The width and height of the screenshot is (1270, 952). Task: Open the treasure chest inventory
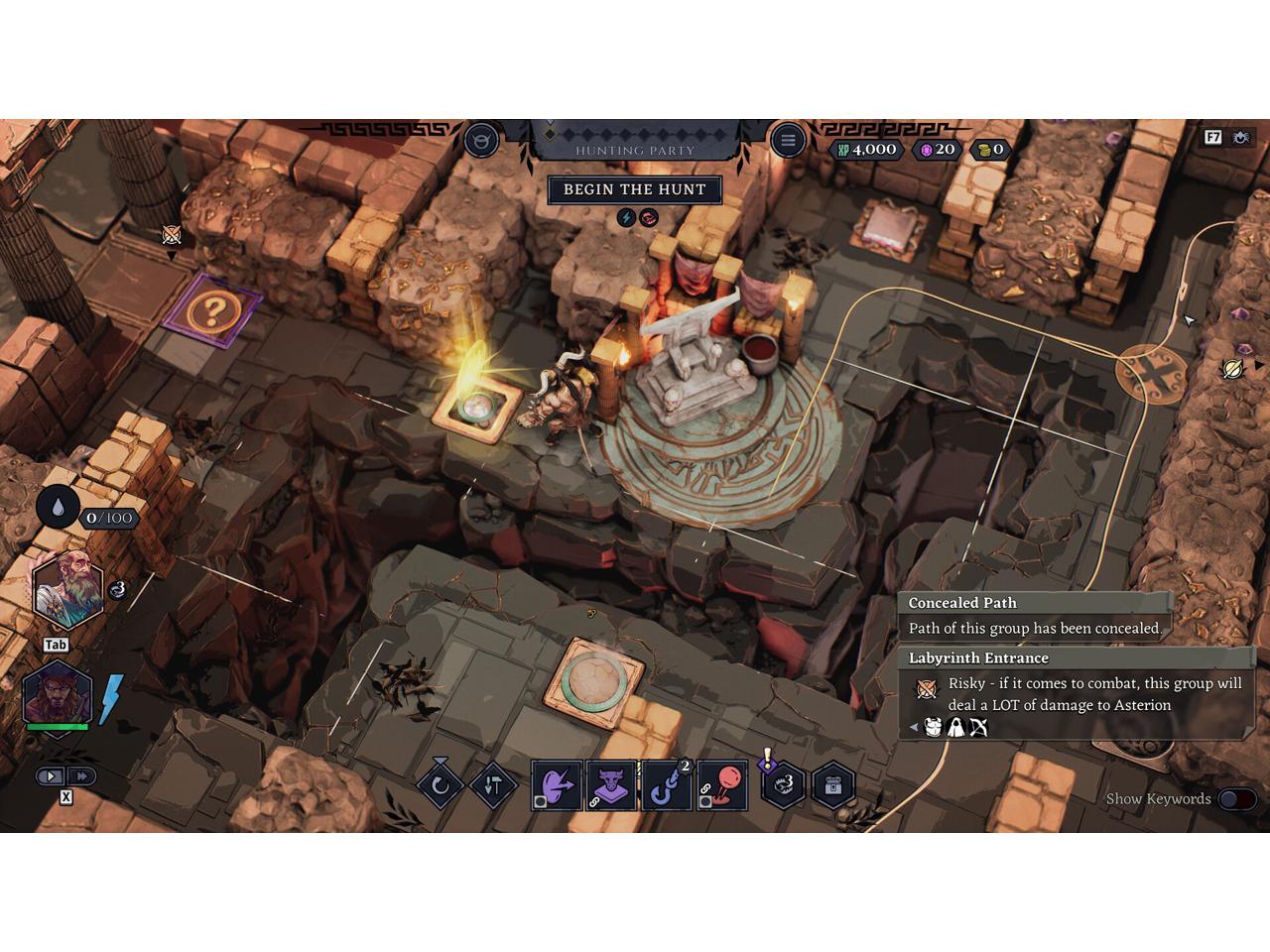click(x=833, y=786)
